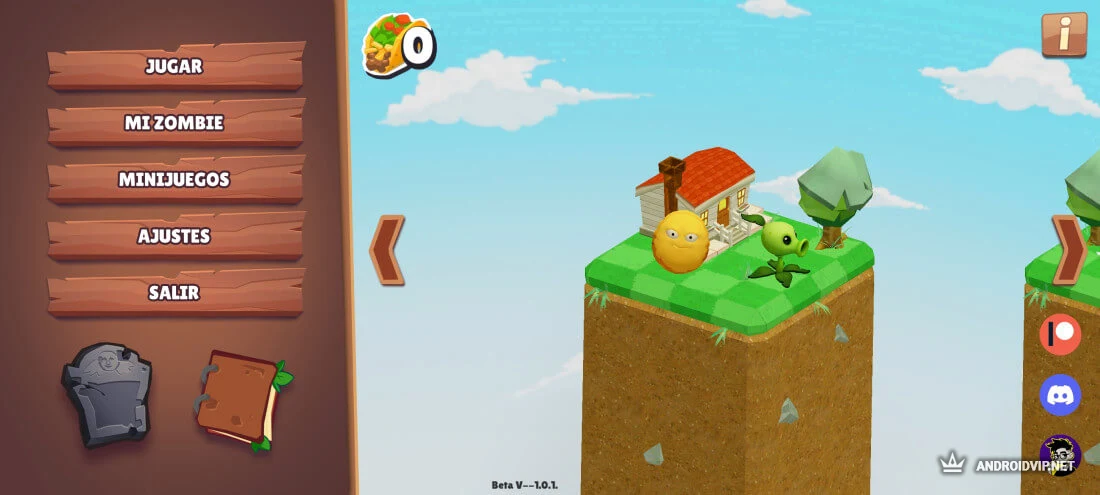Show the previous island with the left arrow
This screenshot has width=1100, height=495.
click(388, 249)
